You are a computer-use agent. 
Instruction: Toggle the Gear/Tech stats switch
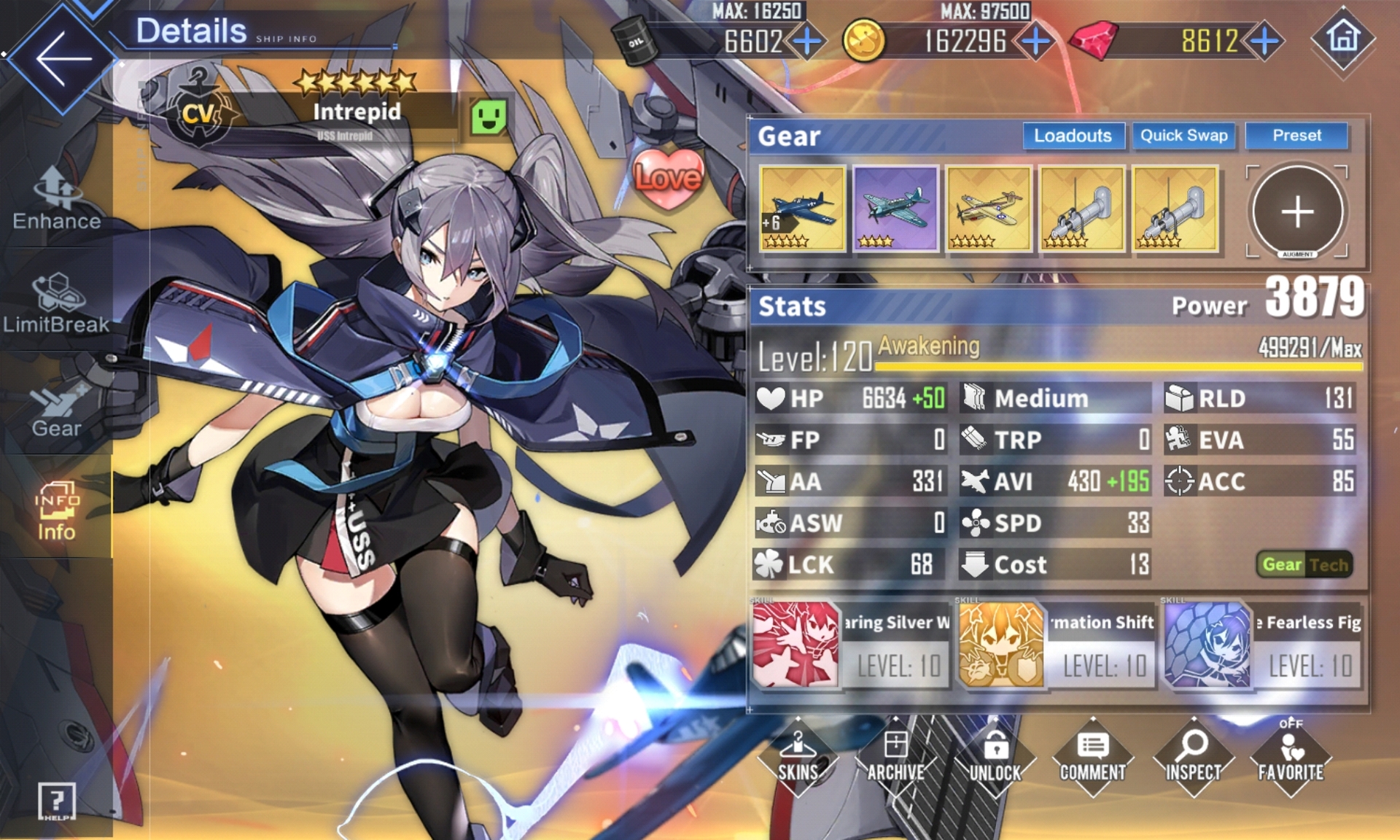[x=1304, y=564]
